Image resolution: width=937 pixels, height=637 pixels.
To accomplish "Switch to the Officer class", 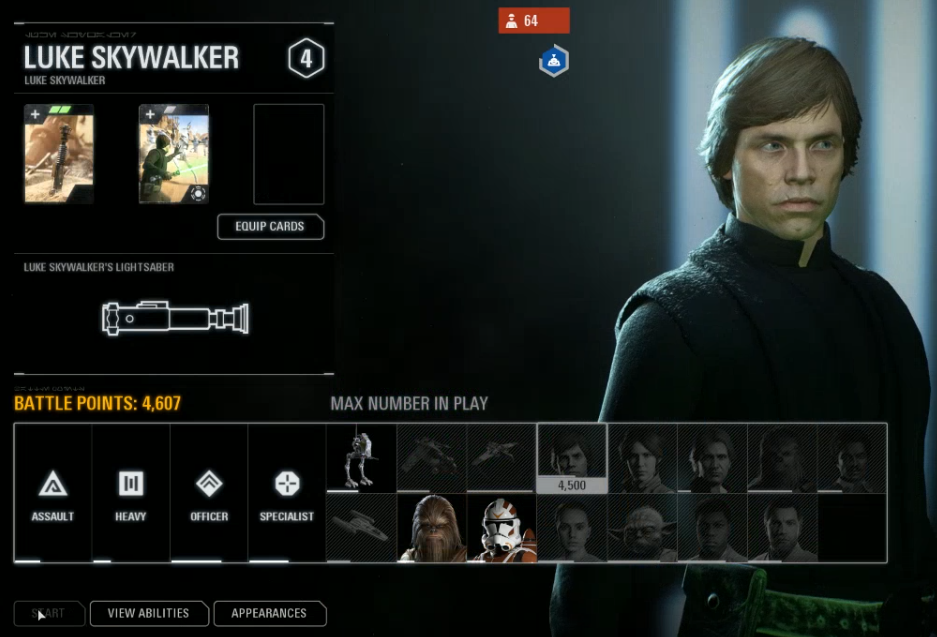I will point(208,496).
